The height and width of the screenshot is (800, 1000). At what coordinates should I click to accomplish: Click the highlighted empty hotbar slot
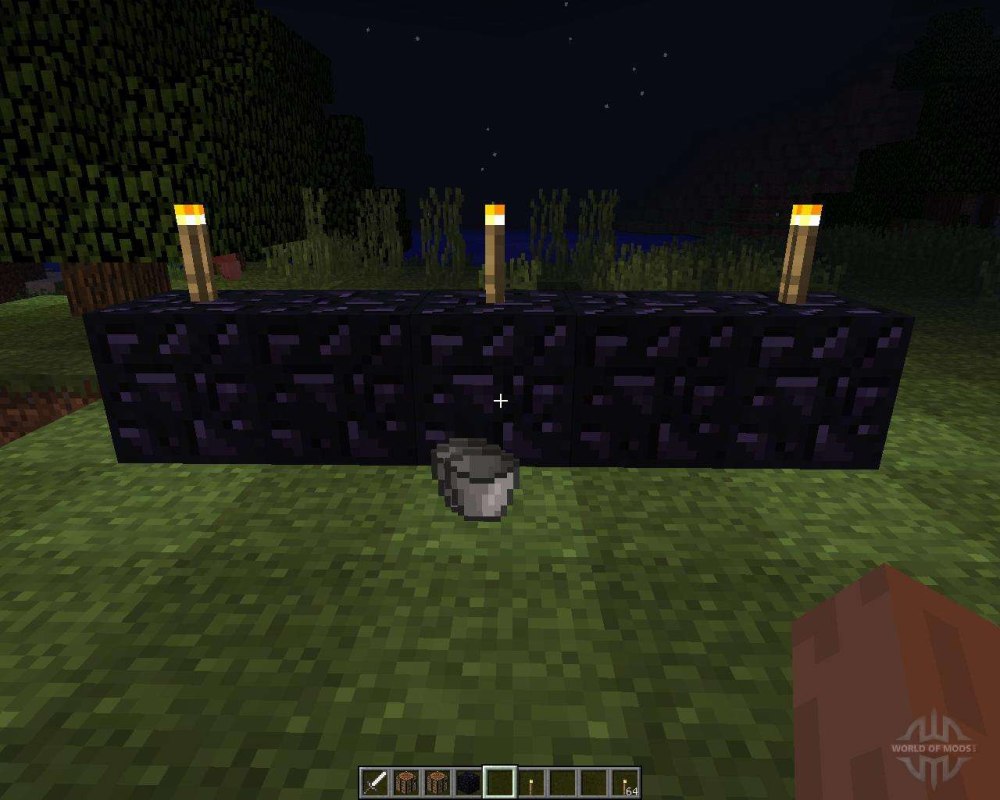click(499, 782)
